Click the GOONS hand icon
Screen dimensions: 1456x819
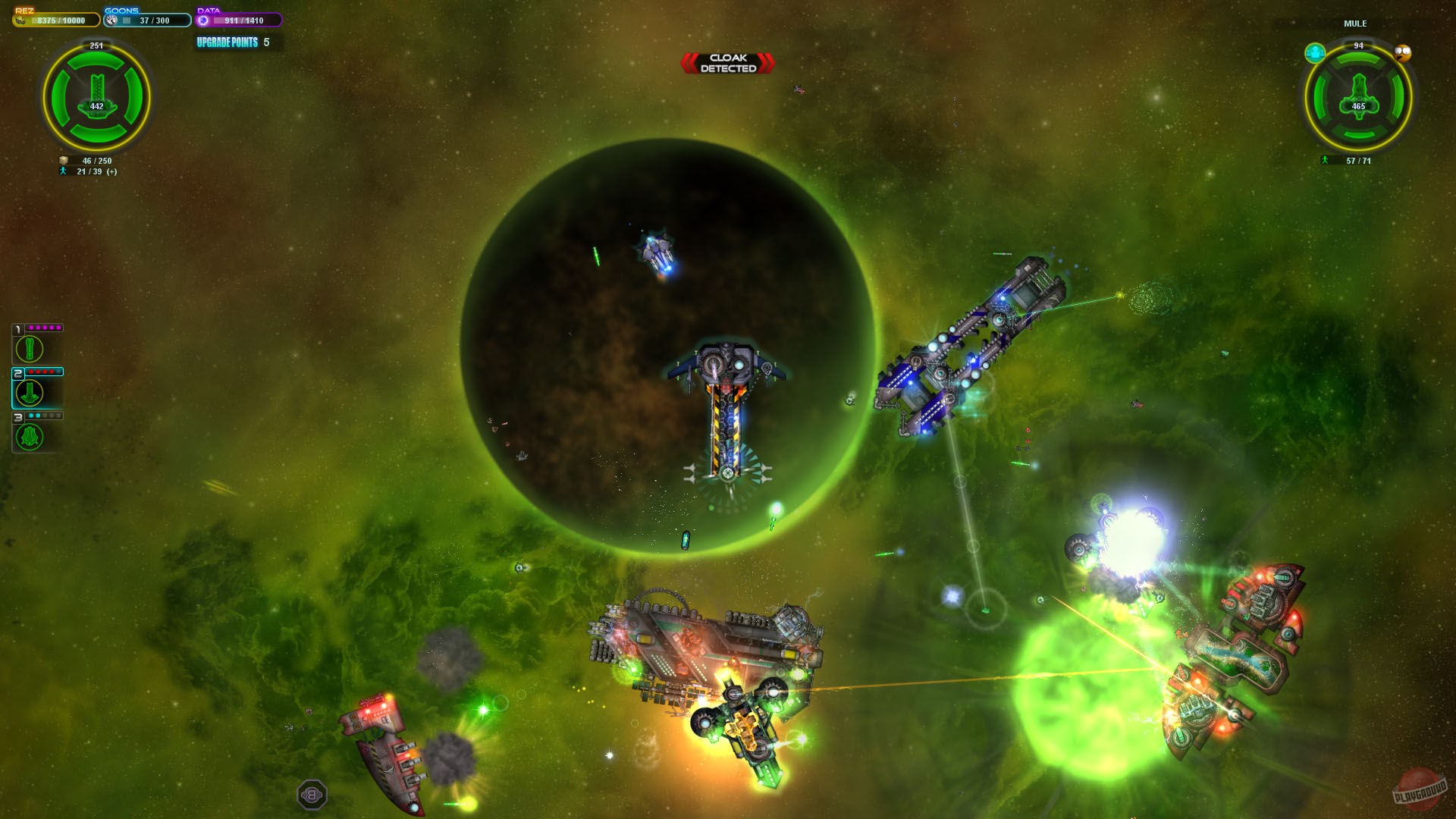click(111, 20)
